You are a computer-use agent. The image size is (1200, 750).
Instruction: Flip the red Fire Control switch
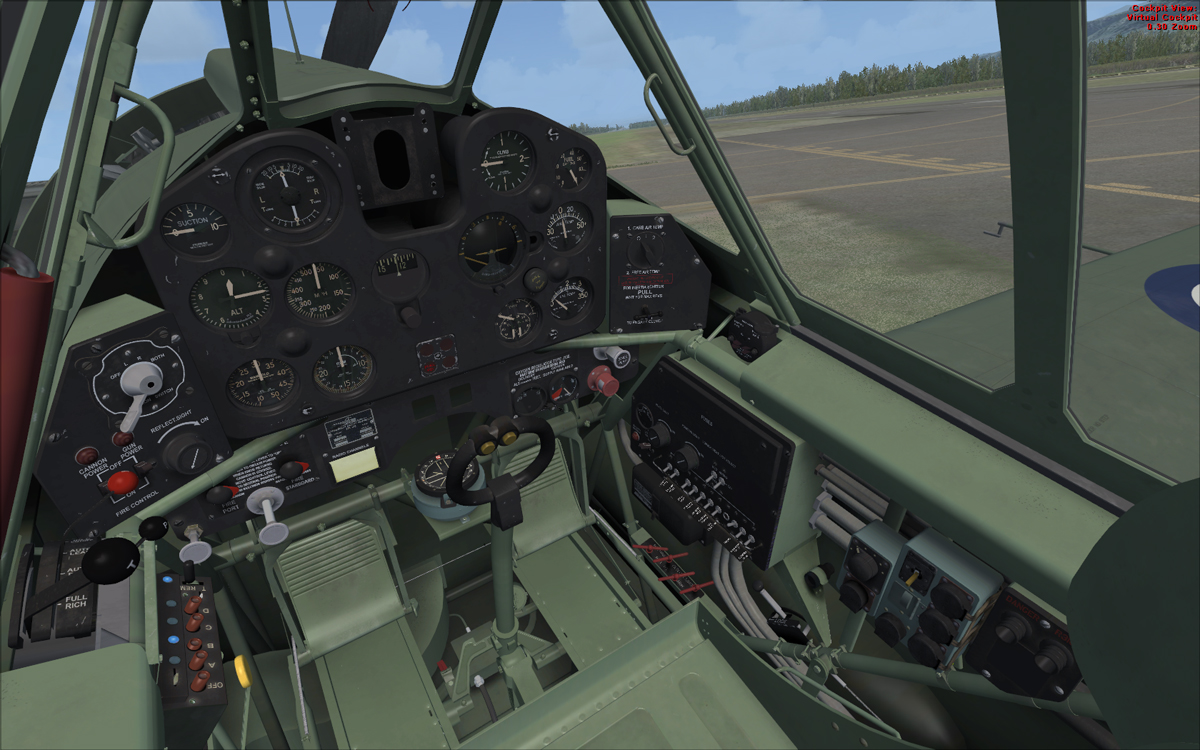point(122,482)
